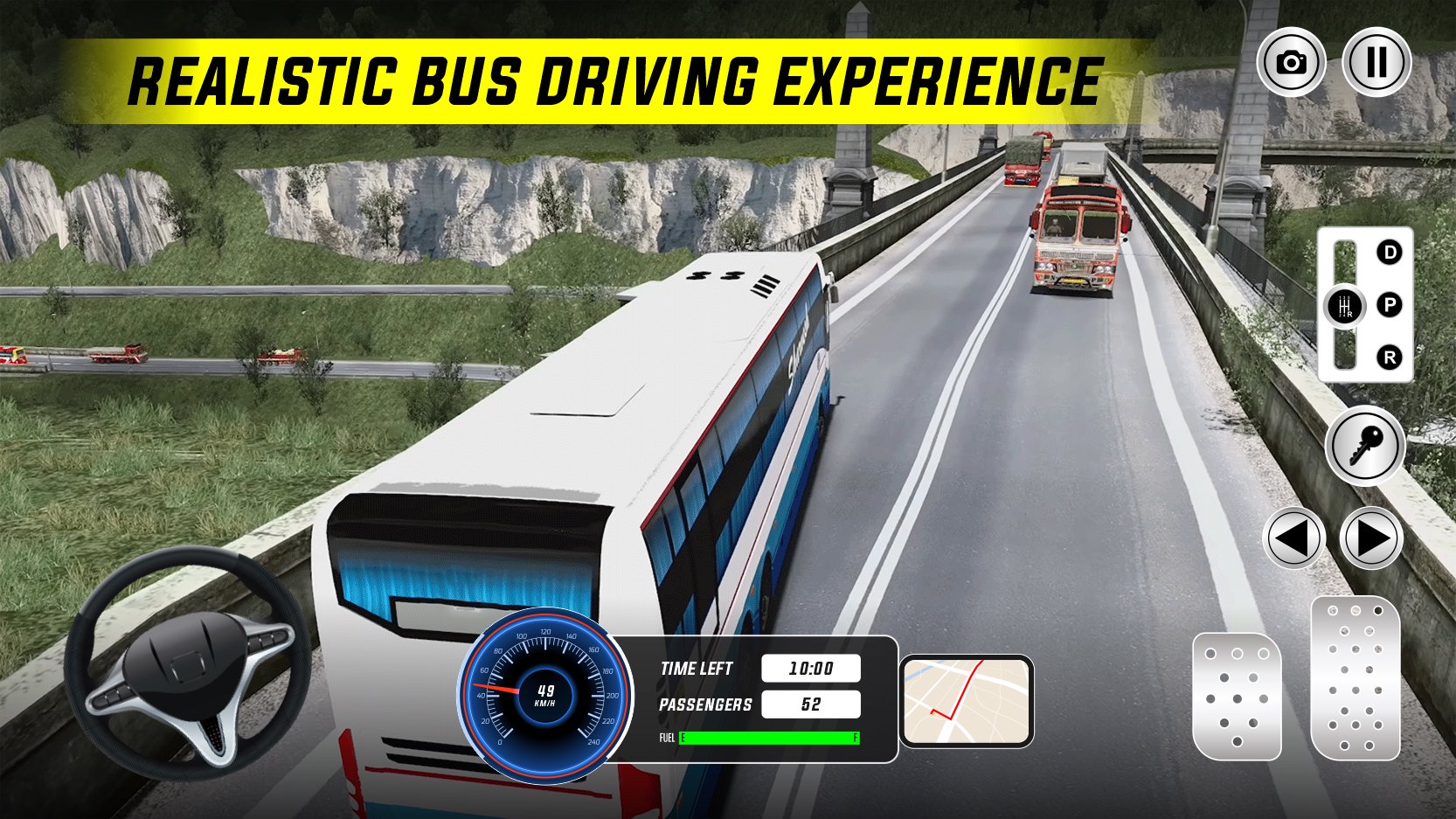Click the fuel level bar
The width and height of the screenshot is (1456, 819).
pos(769,739)
